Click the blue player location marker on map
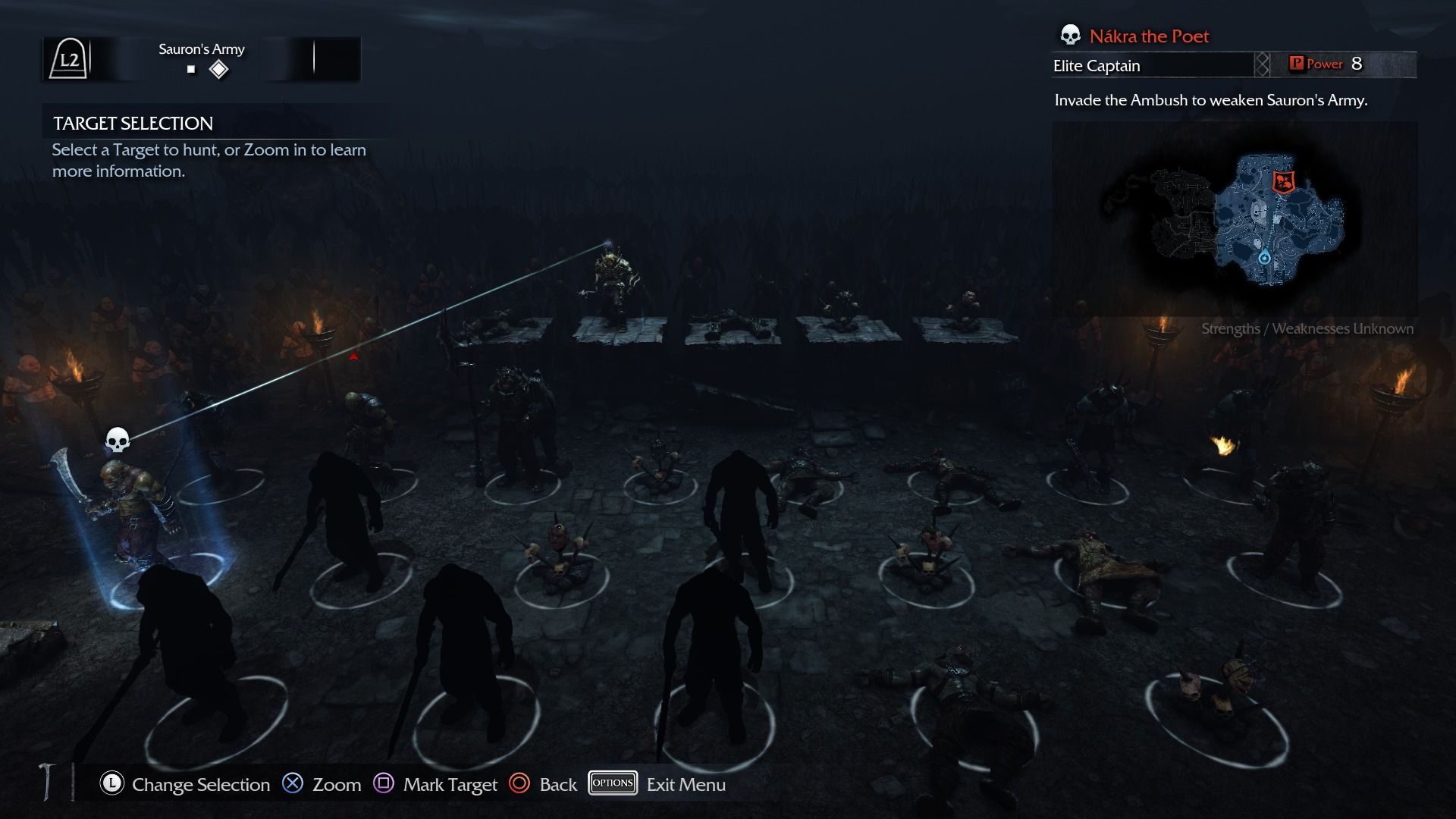 coord(1264,258)
